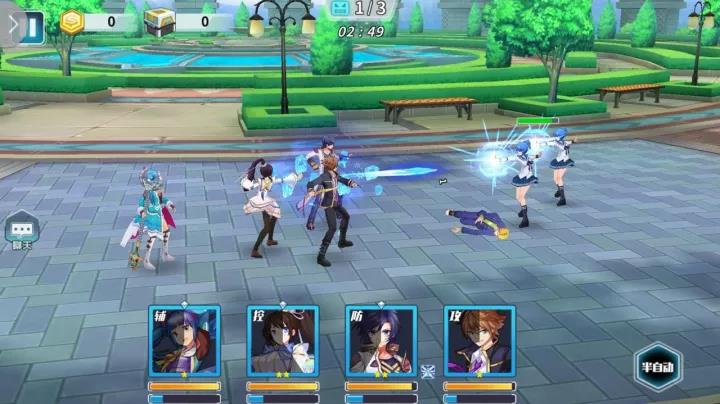Select the 攻 attack hero portrait
This screenshot has width=720, height=404.
point(479,341)
